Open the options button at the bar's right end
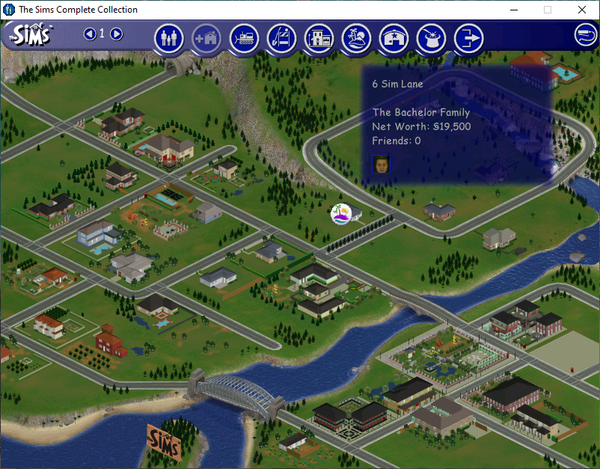 tap(583, 35)
